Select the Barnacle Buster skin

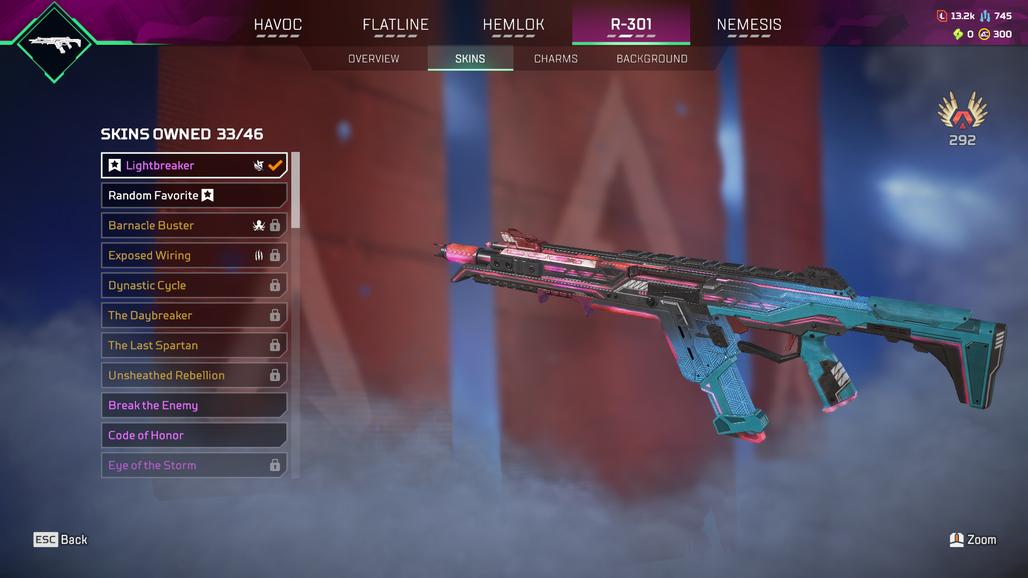coord(194,225)
